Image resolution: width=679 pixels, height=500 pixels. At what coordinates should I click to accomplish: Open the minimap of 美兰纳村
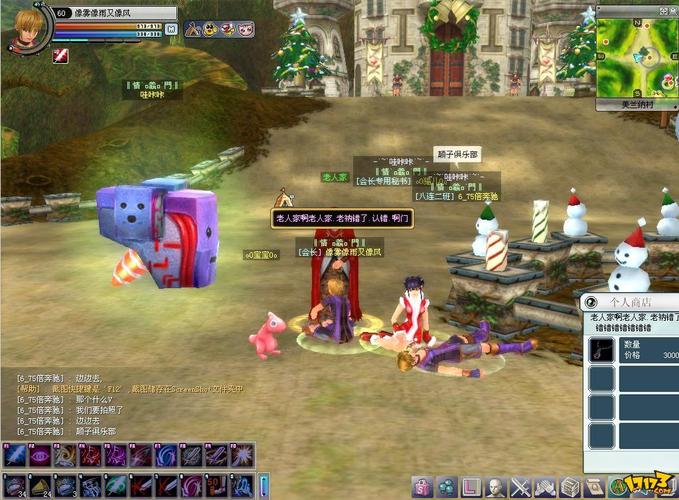click(637, 52)
